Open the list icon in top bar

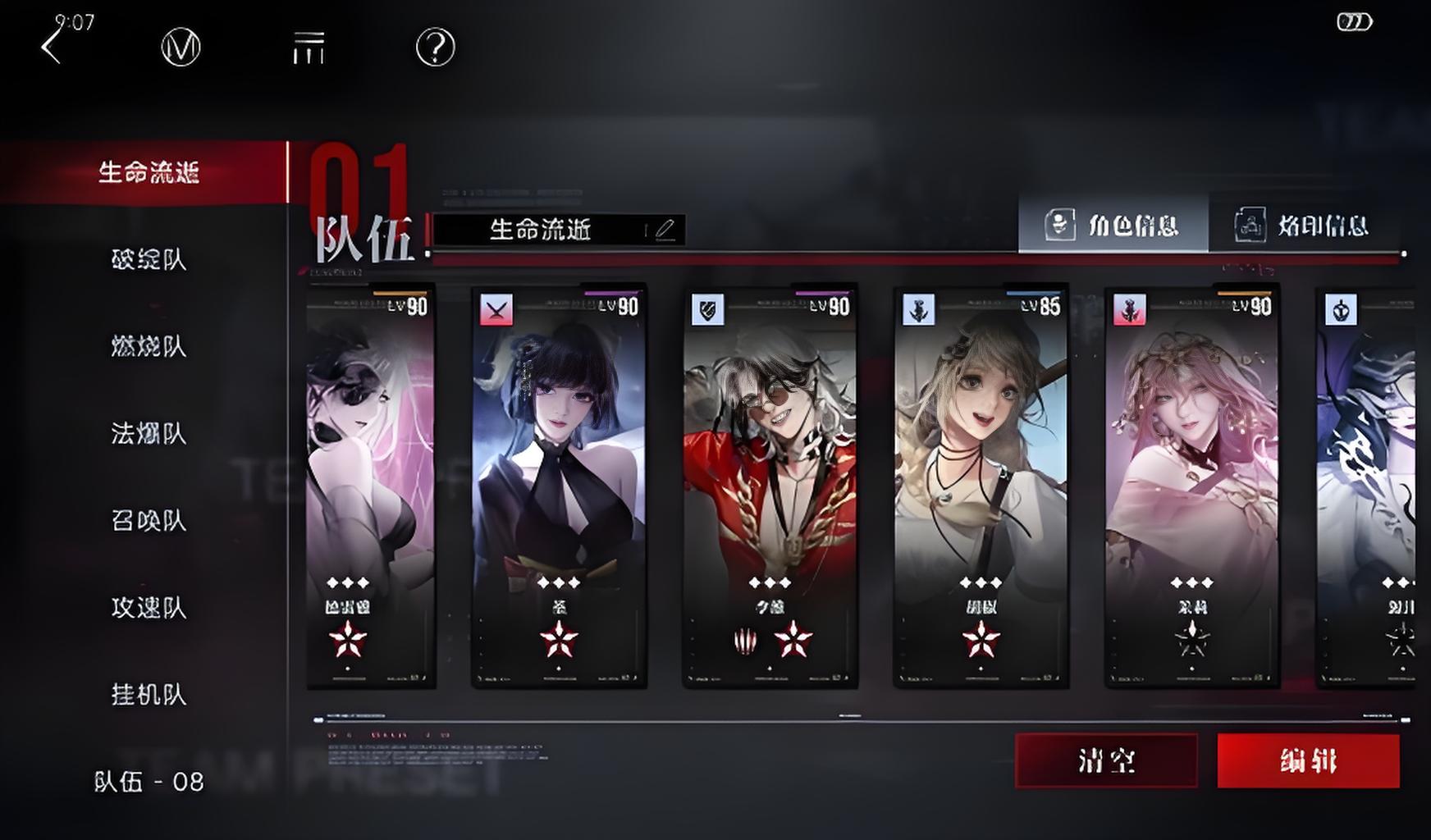[309, 48]
